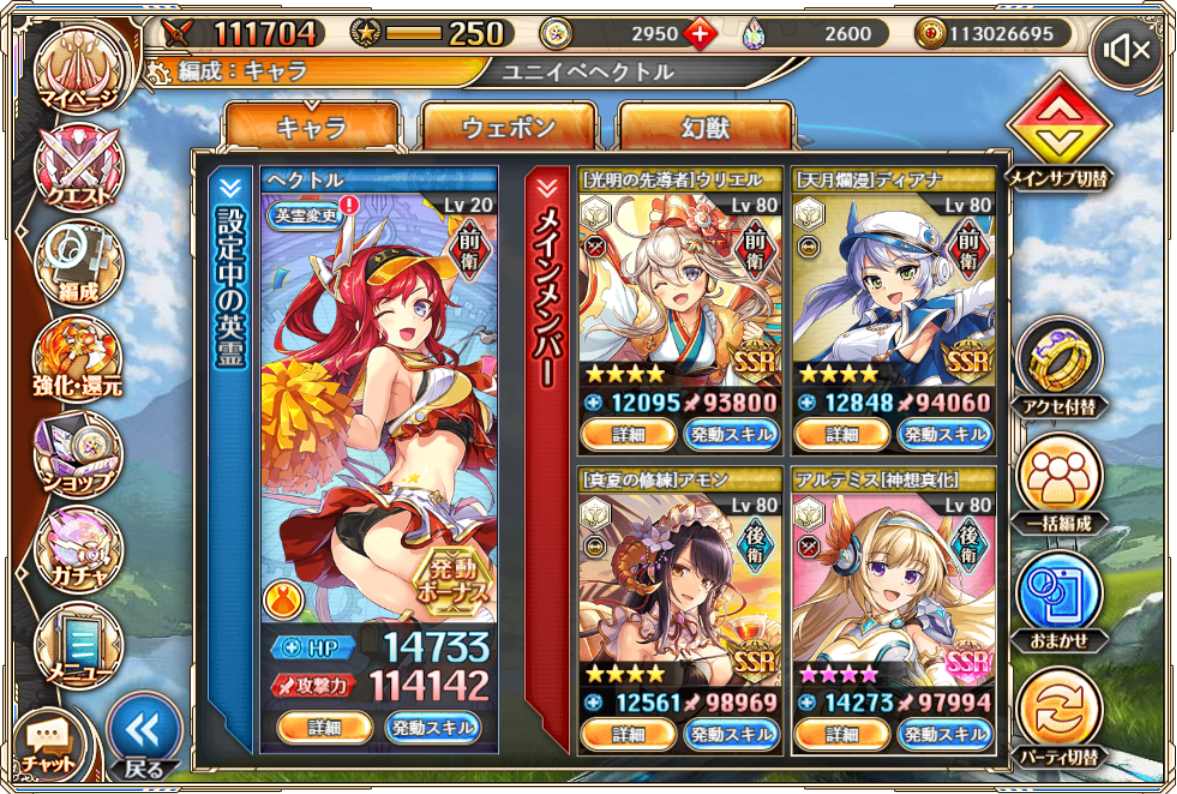Viewport: 1177px width, 794px height.
Task: Choose おまかせ auto formation
Action: tap(1058, 597)
